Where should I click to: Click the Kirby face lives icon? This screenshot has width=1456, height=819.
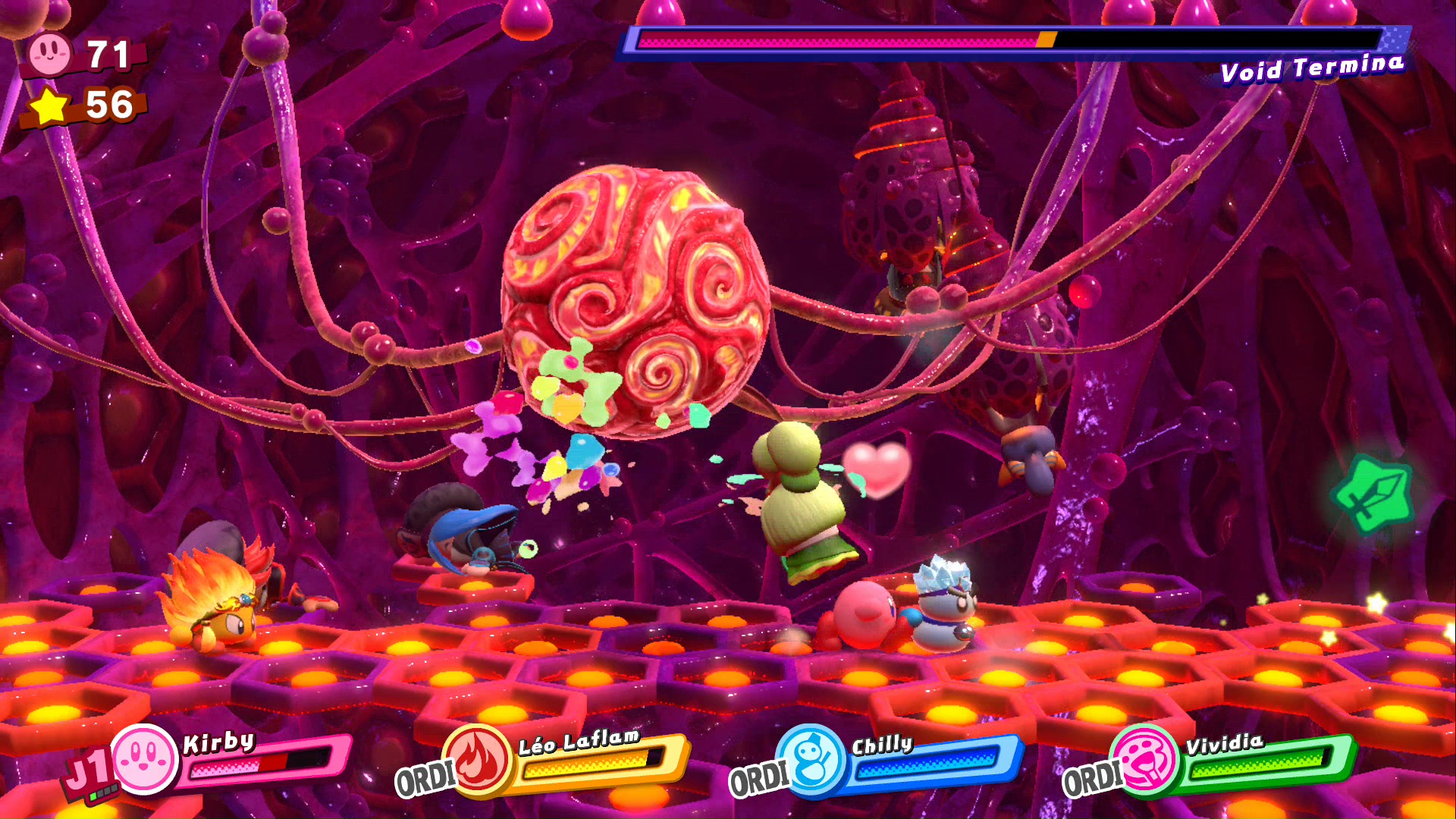point(50,54)
